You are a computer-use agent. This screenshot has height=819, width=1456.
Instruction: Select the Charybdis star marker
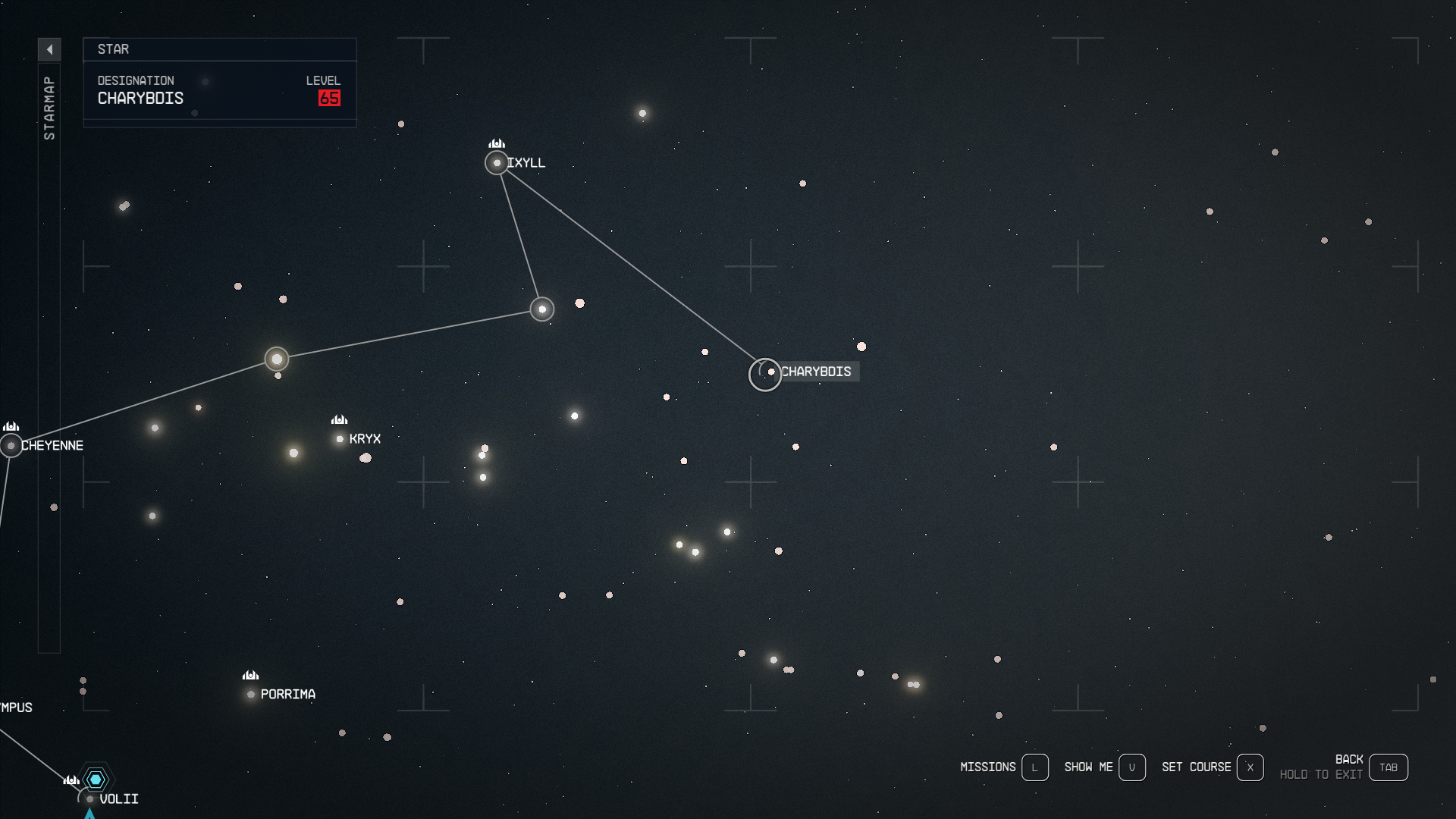(x=765, y=373)
